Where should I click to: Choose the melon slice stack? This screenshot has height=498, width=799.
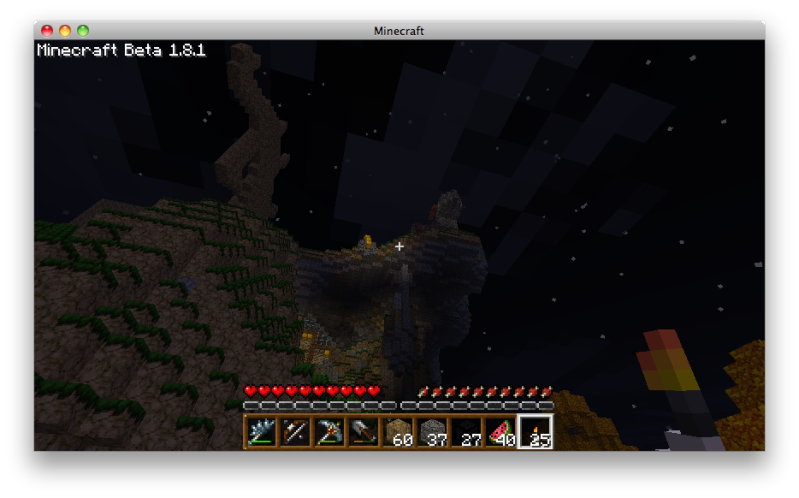point(500,432)
